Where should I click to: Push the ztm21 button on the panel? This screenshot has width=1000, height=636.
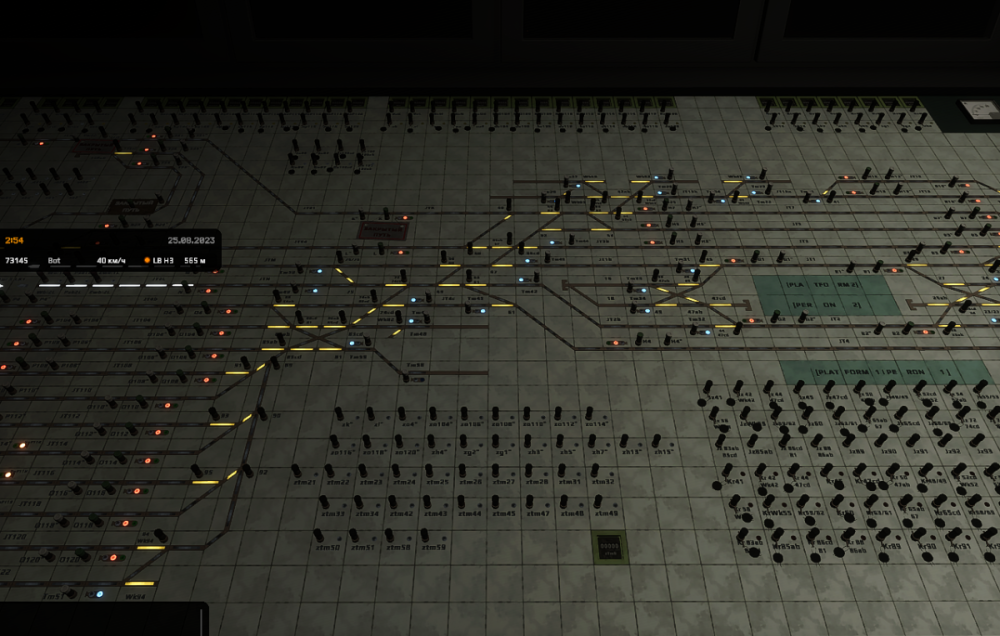[297, 469]
